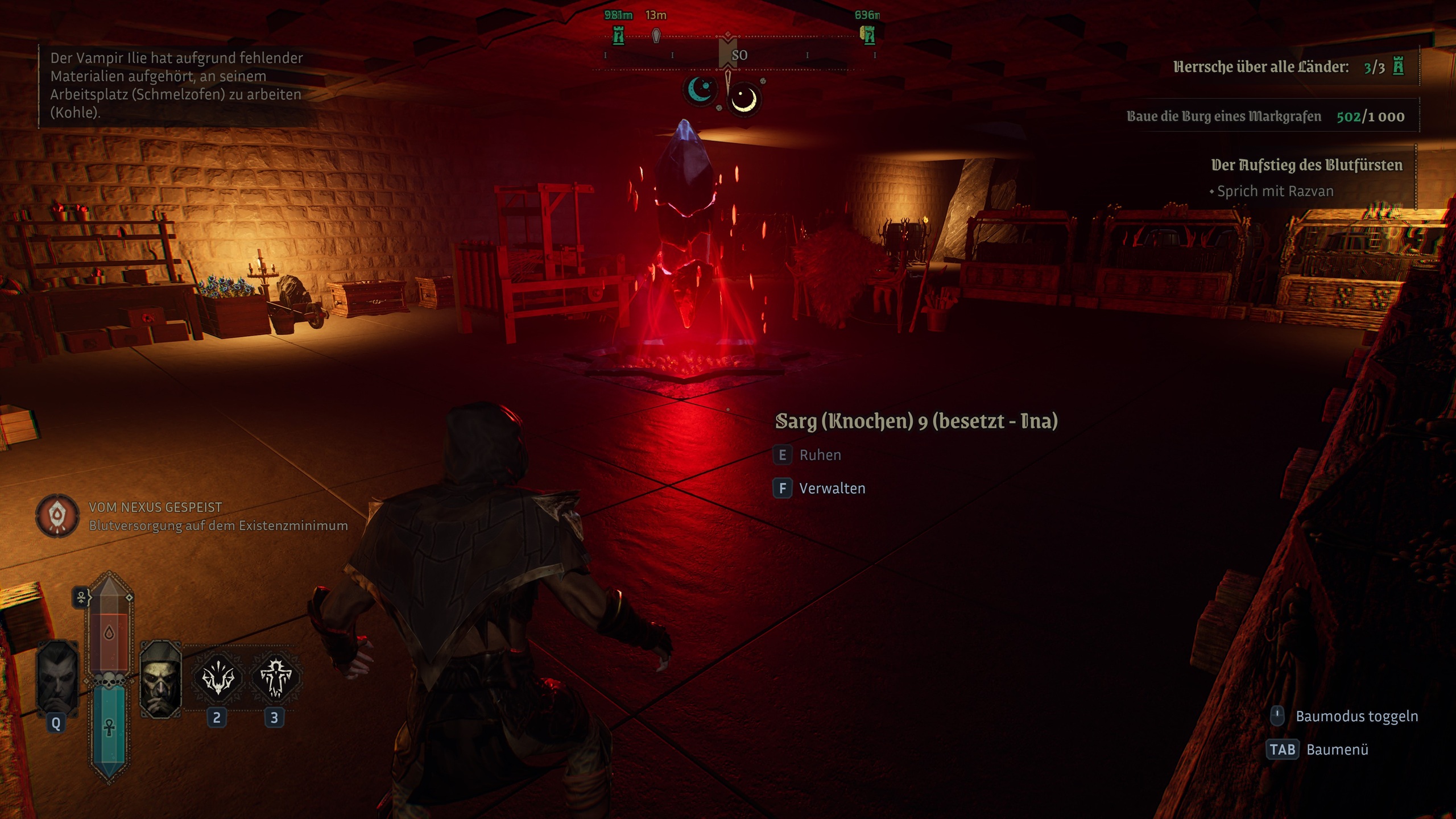
Task: Click the 981m green tower compass marker
Action: pos(618,36)
